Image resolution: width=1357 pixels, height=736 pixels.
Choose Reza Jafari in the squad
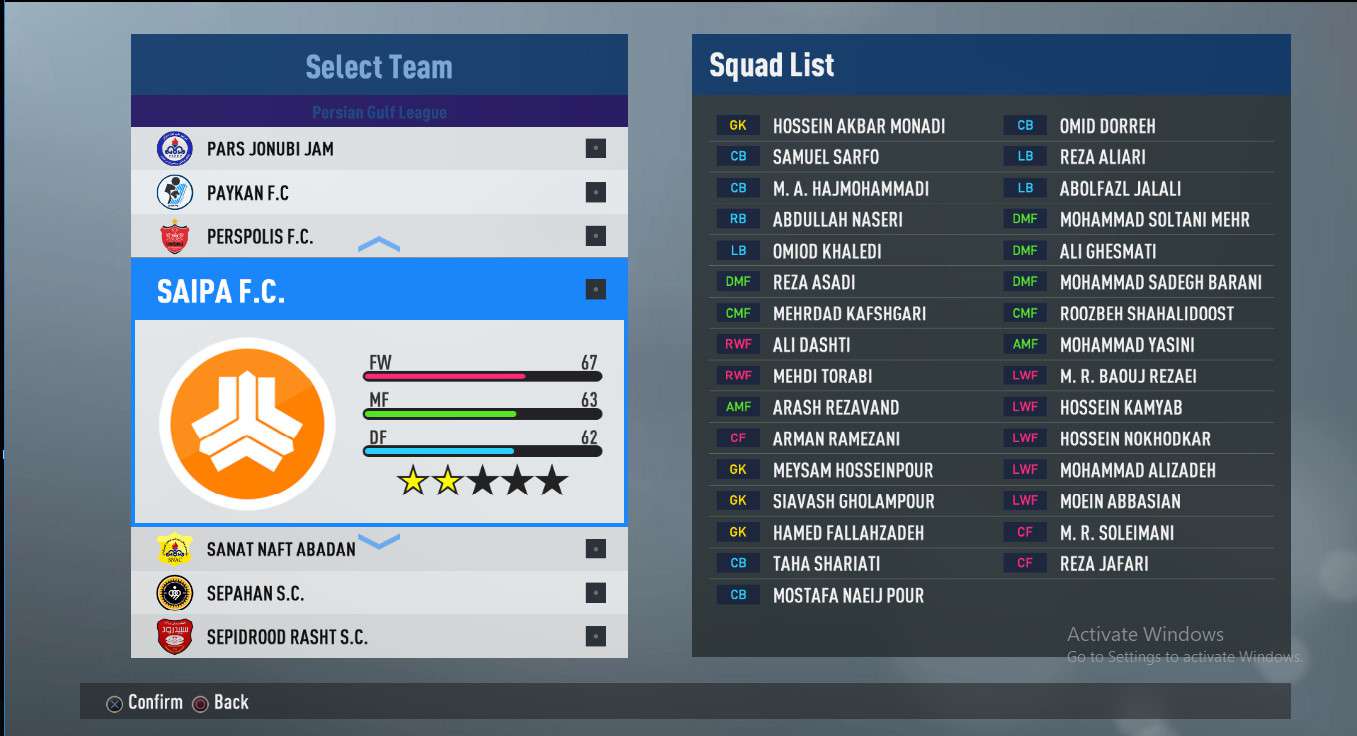[1104, 564]
